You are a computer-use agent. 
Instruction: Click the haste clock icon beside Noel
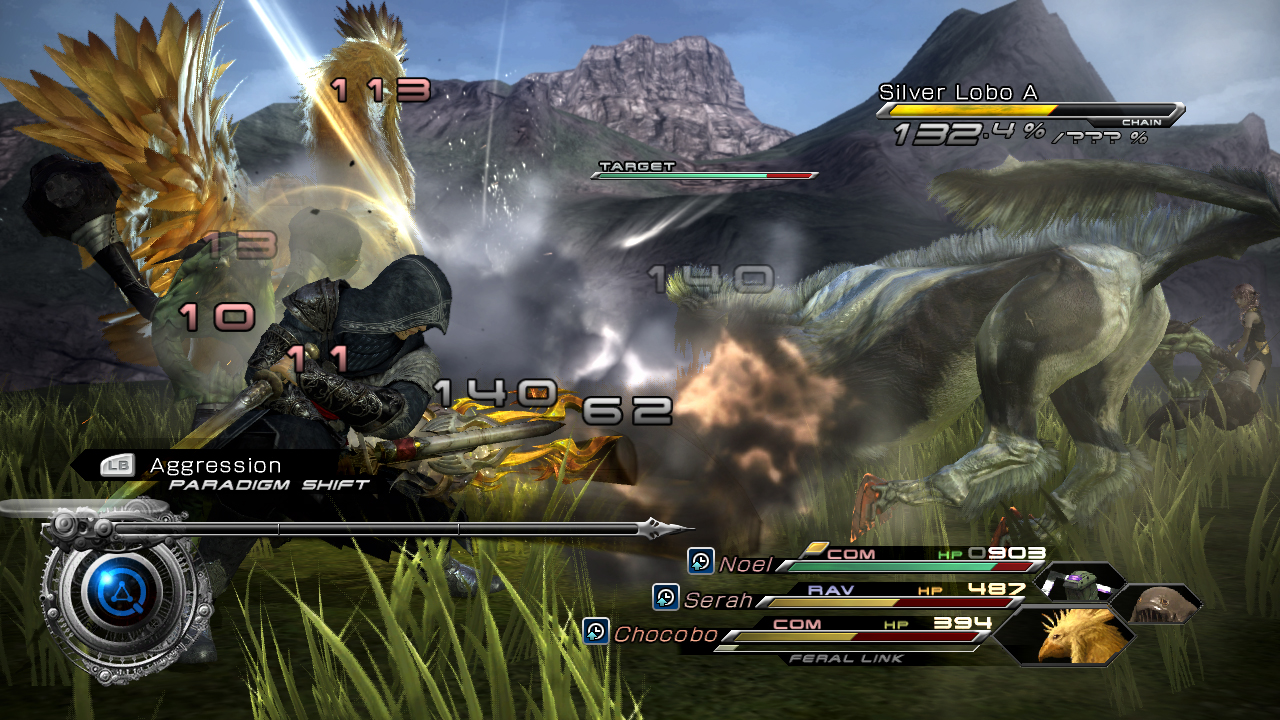pos(701,561)
